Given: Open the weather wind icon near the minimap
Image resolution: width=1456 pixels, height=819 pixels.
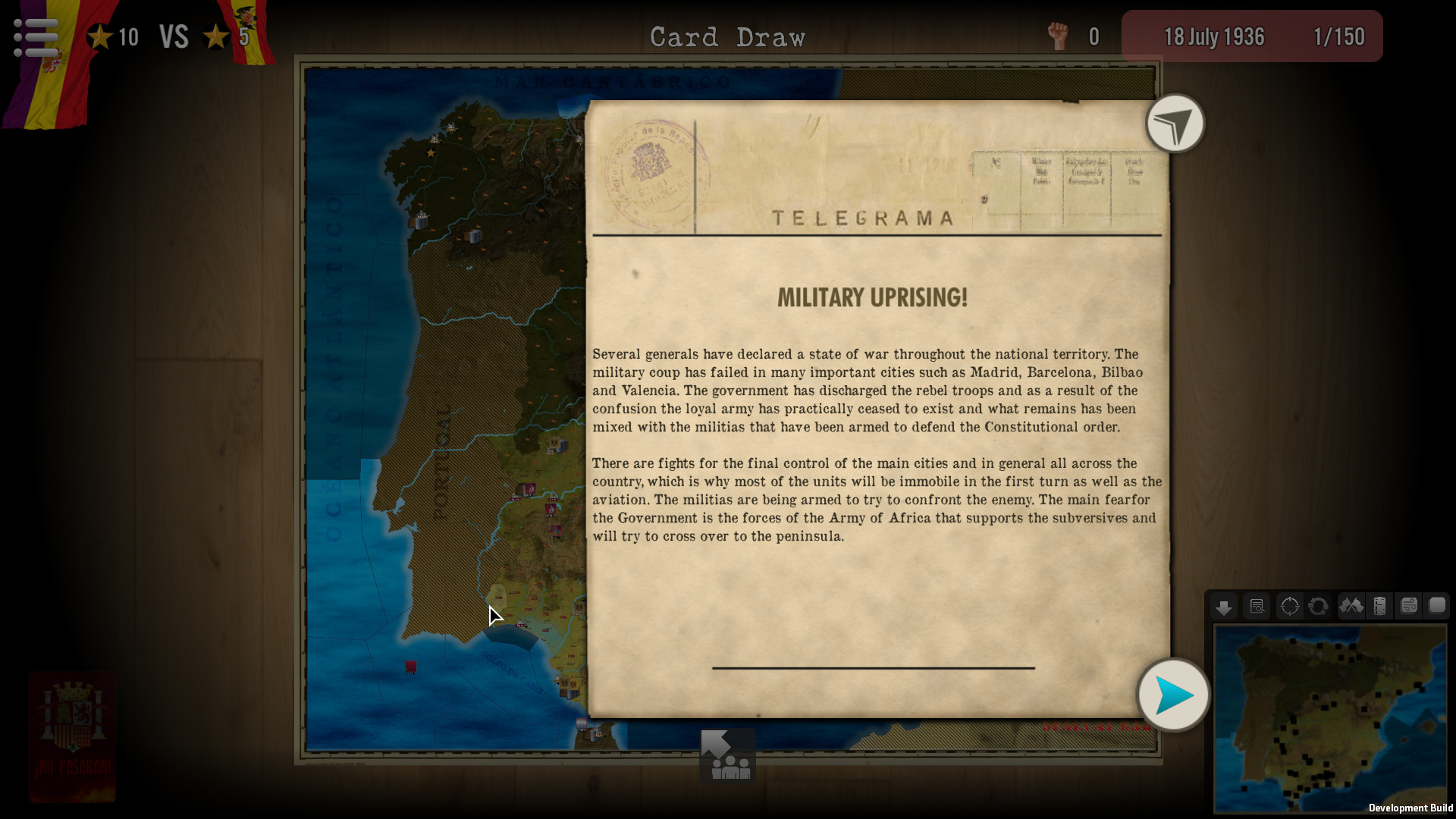Looking at the screenshot, I should tap(1410, 607).
